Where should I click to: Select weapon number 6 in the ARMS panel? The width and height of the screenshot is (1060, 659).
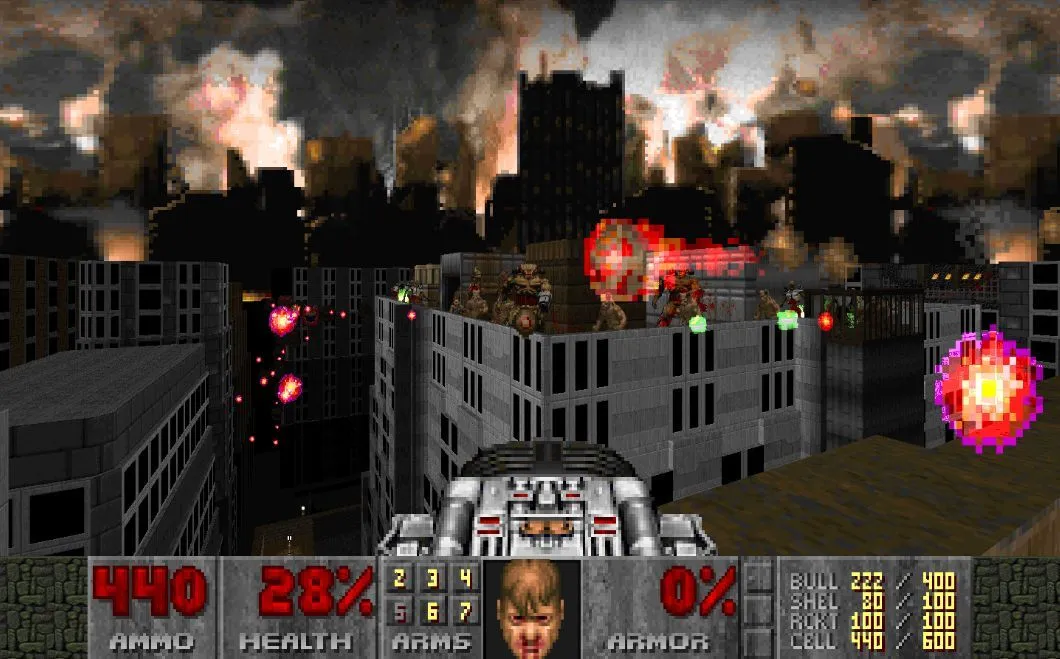click(431, 609)
